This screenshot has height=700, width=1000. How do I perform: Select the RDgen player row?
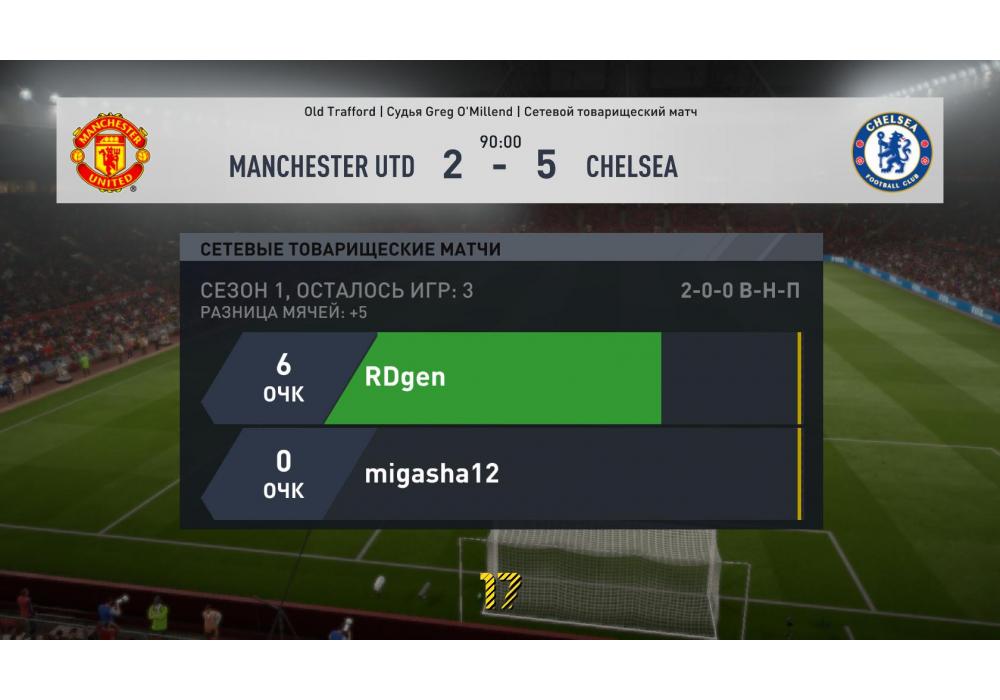(x=500, y=378)
